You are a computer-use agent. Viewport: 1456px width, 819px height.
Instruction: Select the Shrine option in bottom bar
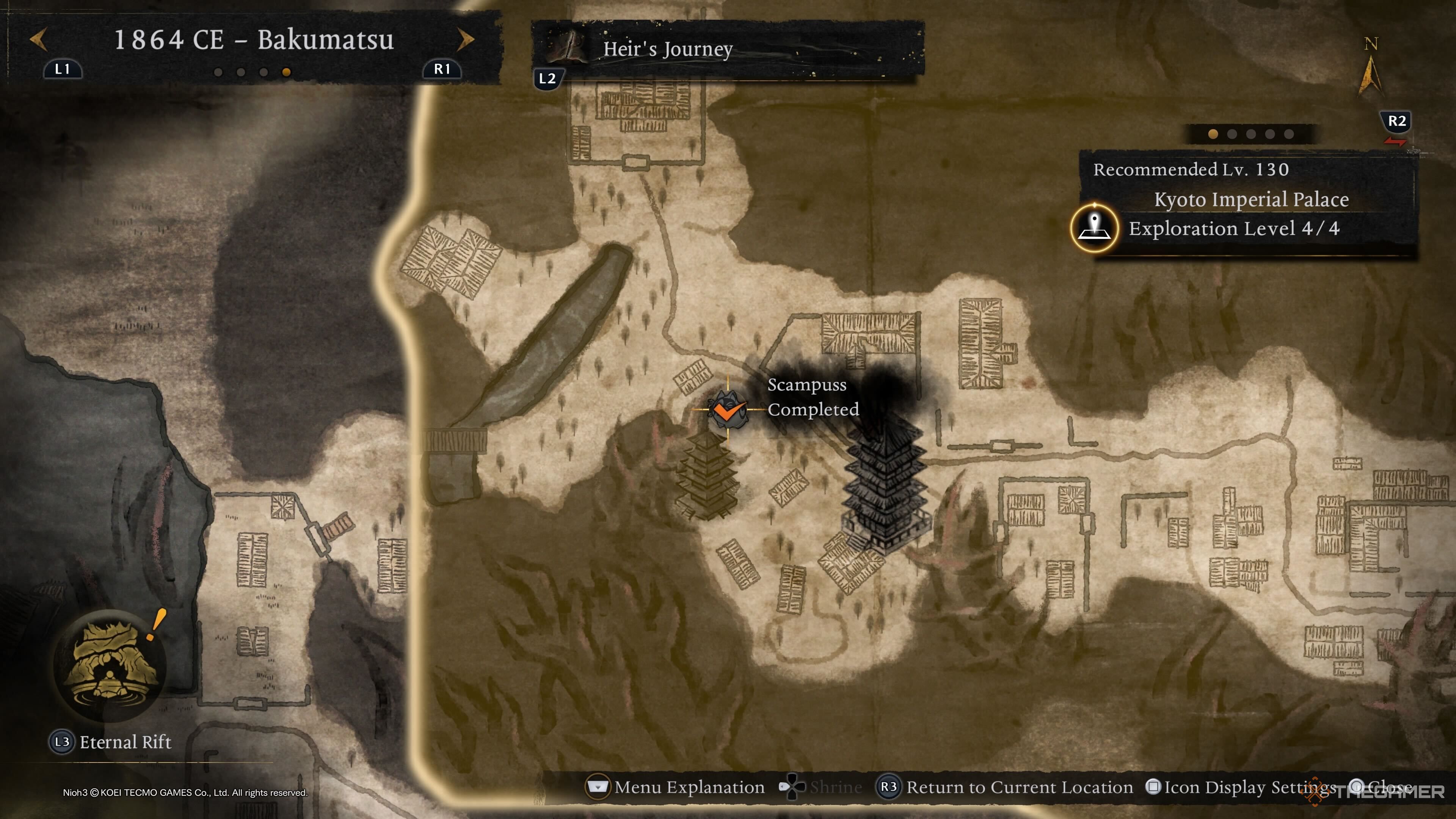pos(821,787)
